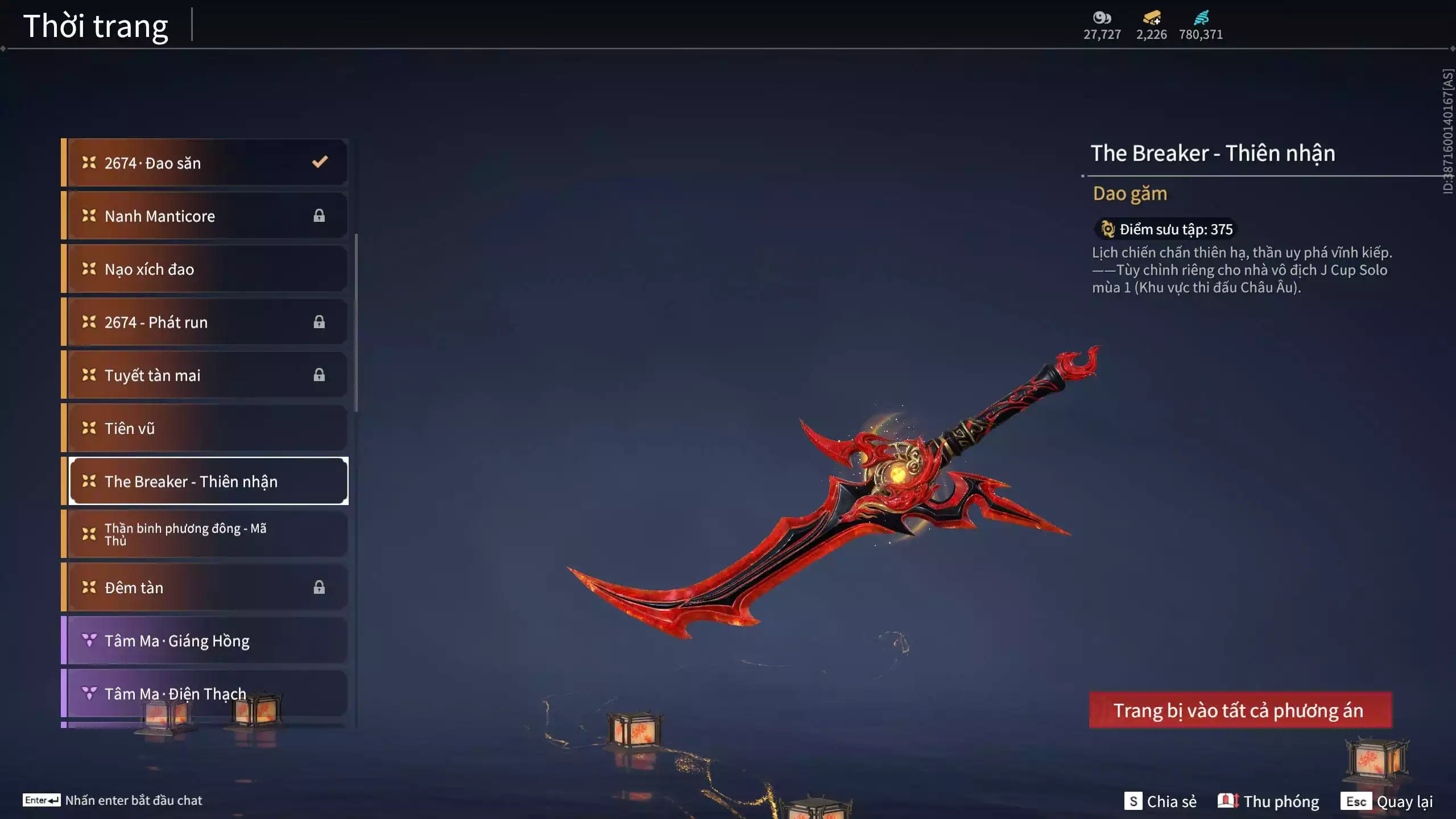This screenshot has height=819, width=1456.
Task: Choose Tâm Ma · Giáng Hồng skin
Action: 205,640
